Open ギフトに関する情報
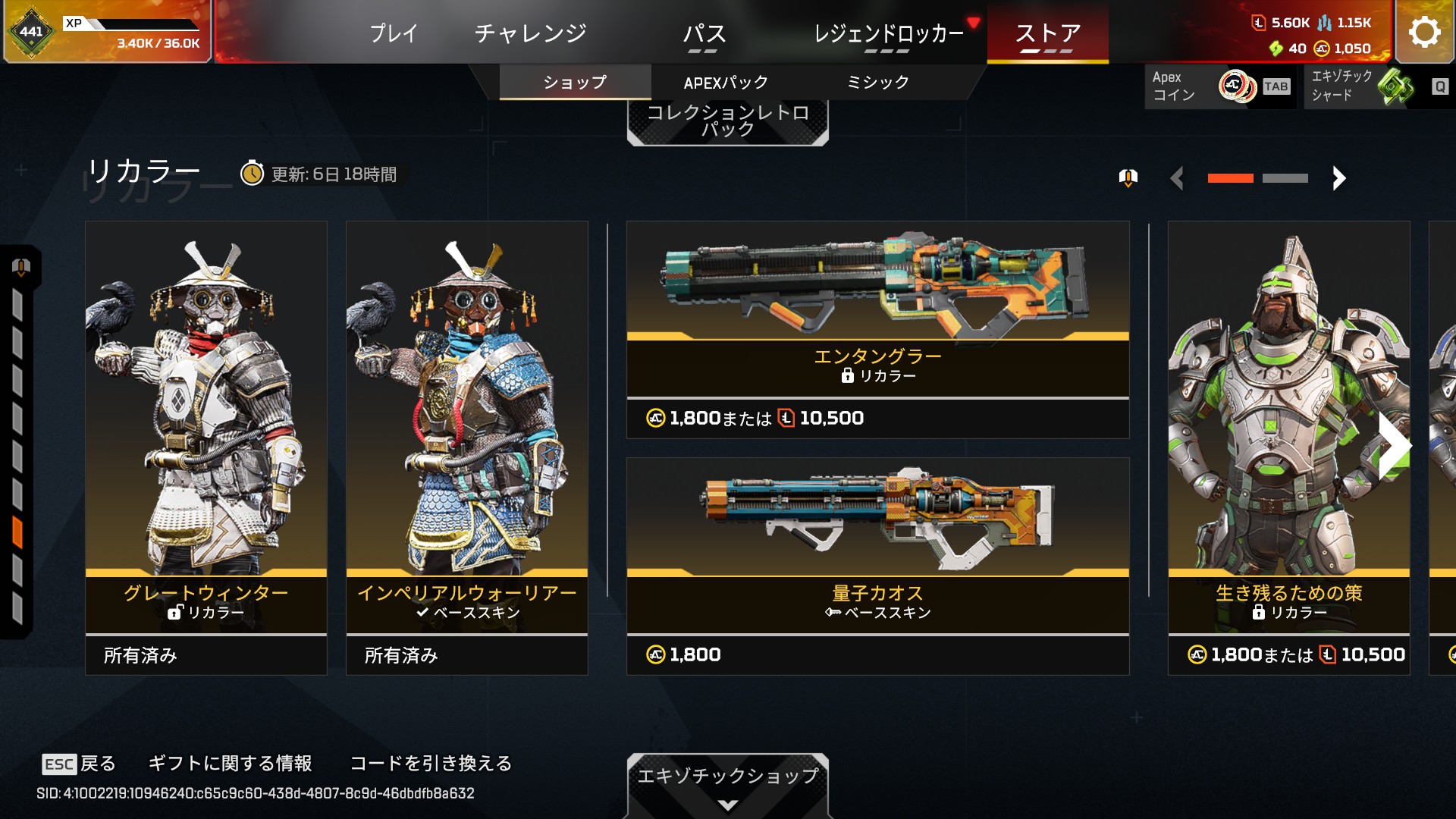Screen dimensions: 1456x819 click(230, 763)
